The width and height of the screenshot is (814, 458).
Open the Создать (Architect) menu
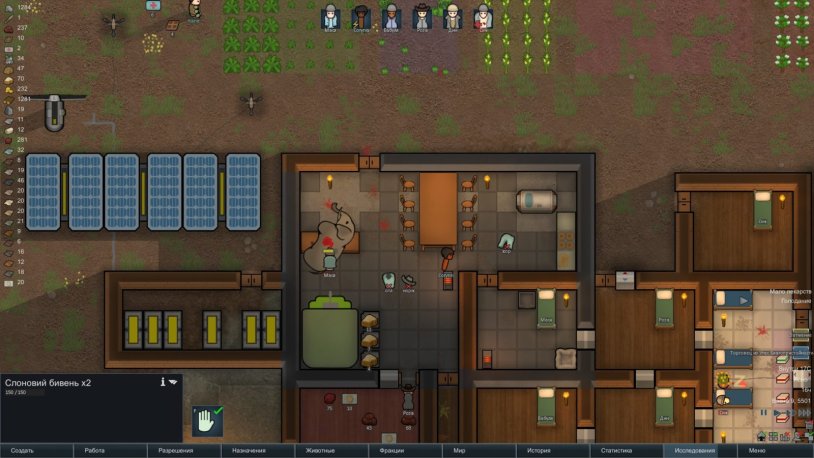coord(22,451)
